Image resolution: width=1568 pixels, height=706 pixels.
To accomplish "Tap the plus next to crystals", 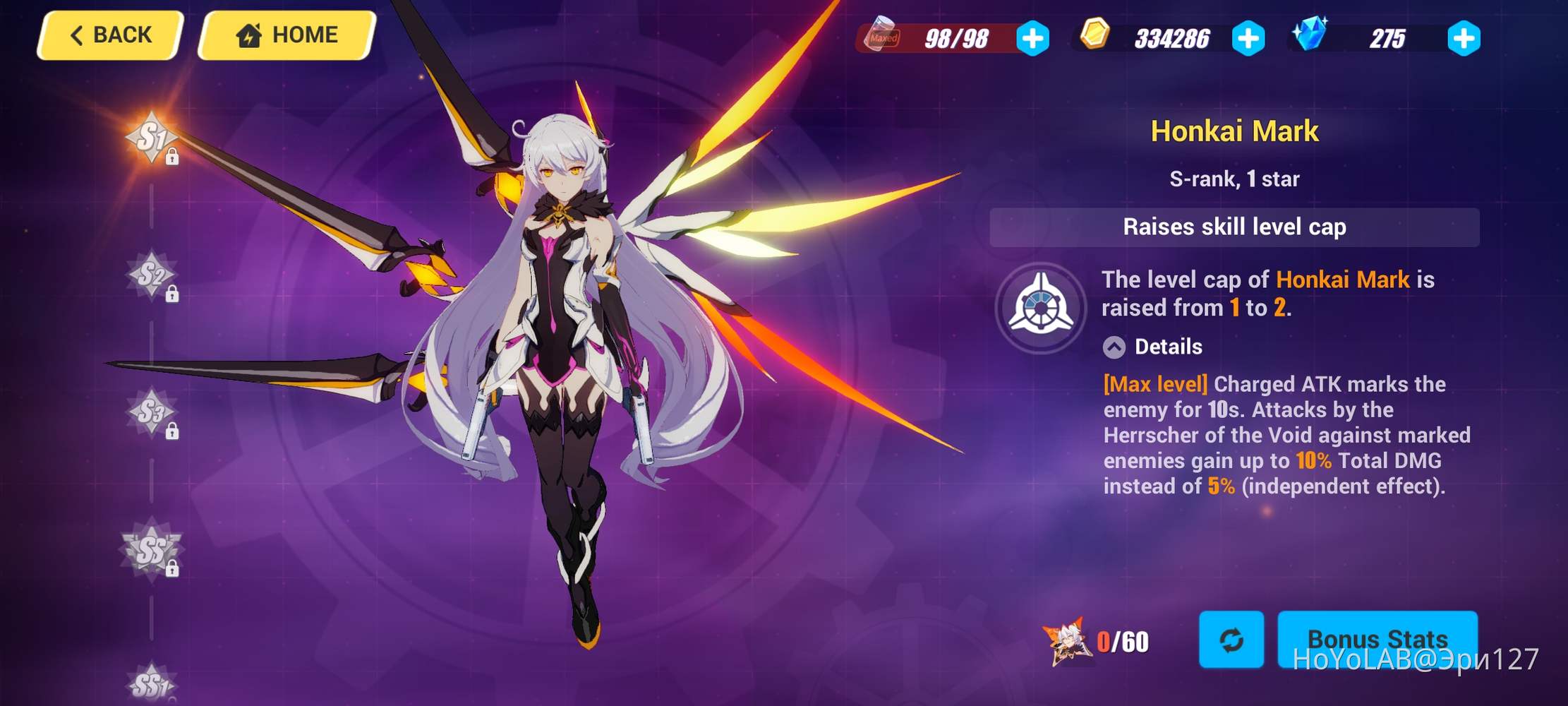I will (1464, 39).
